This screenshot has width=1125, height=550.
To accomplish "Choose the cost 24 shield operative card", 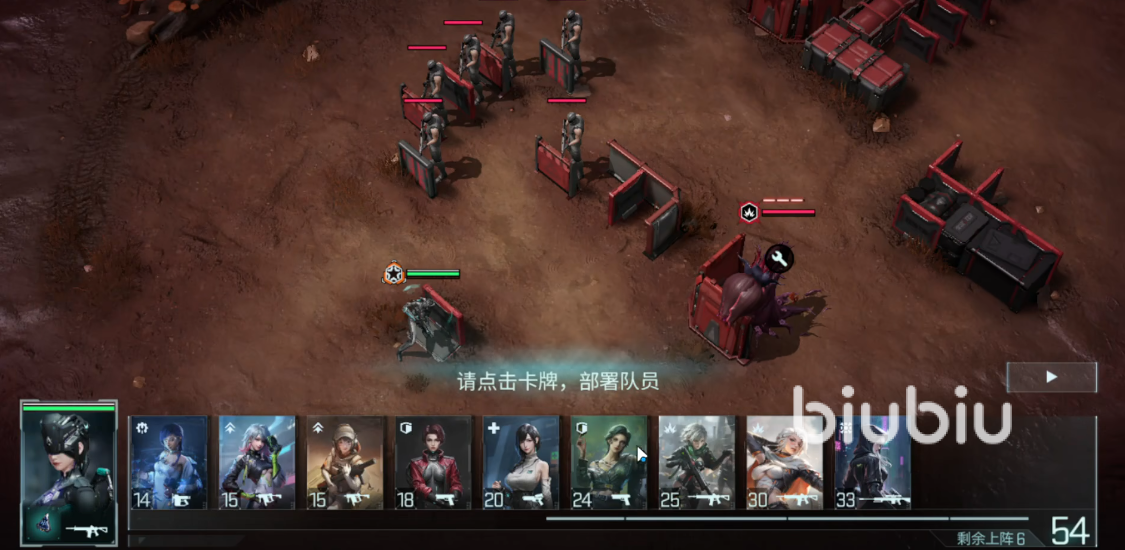I will (608, 462).
